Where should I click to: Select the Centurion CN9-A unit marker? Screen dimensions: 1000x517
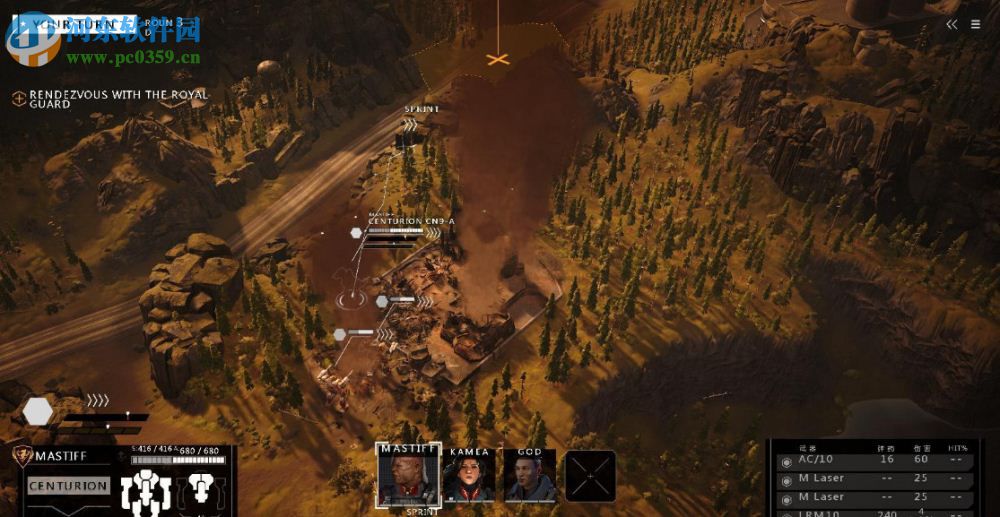click(356, 233)
